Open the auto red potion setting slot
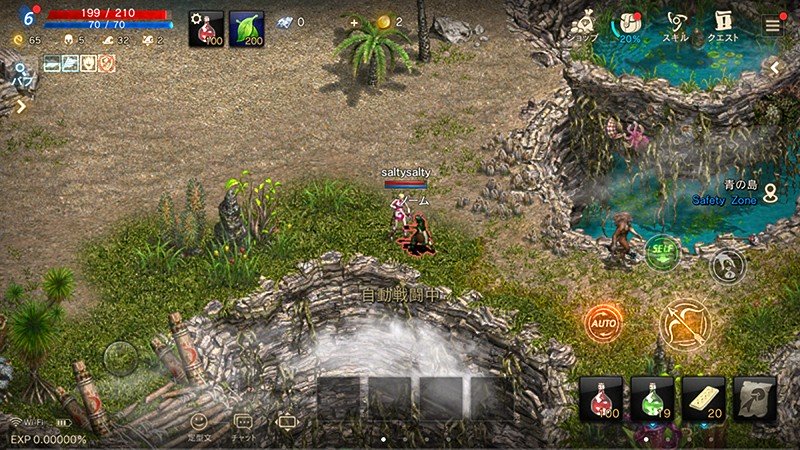This screenshot has width=800, height=450. click(x=206, y=30)
